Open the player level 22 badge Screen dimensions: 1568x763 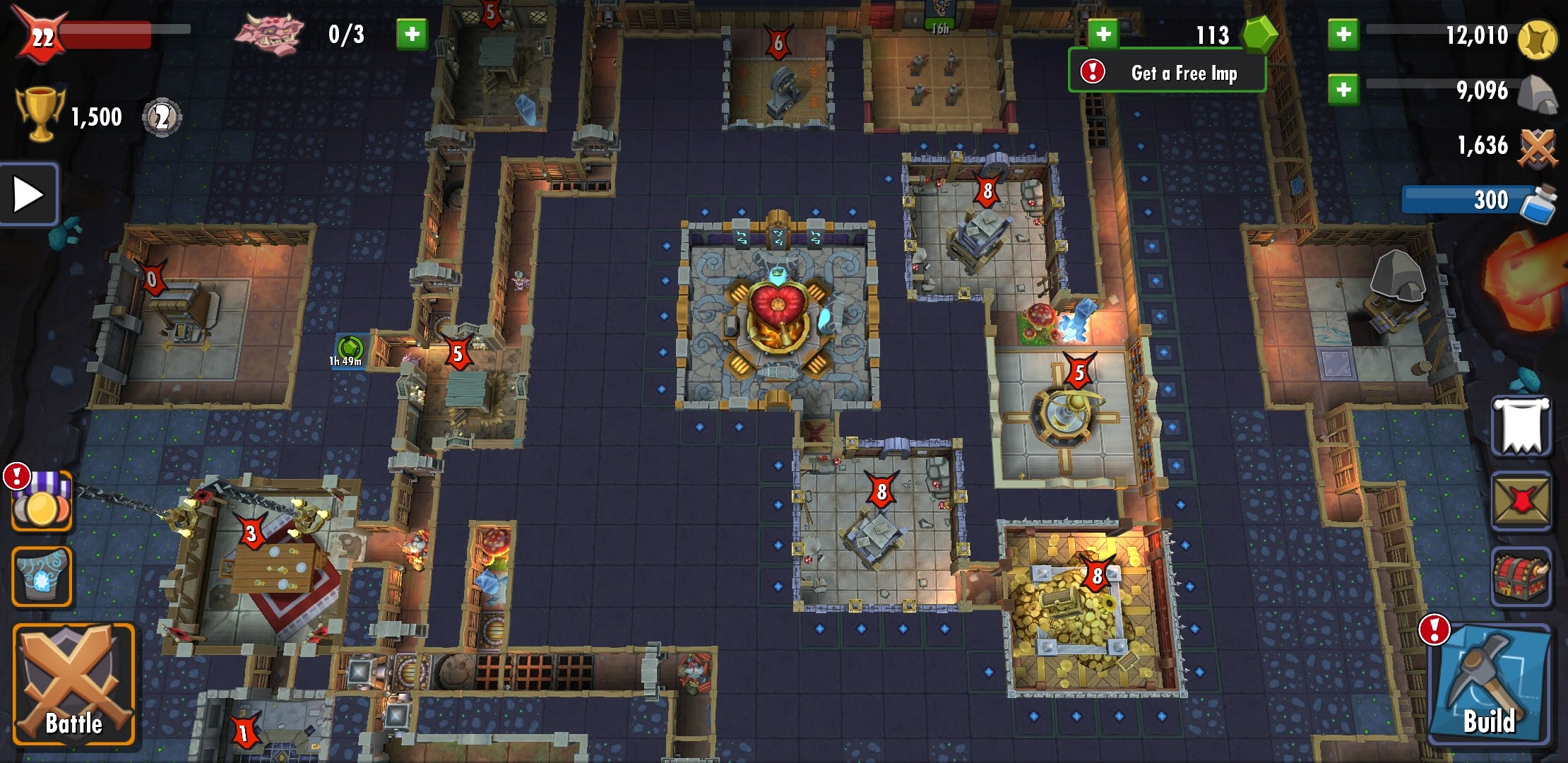(x=41, y=35)
